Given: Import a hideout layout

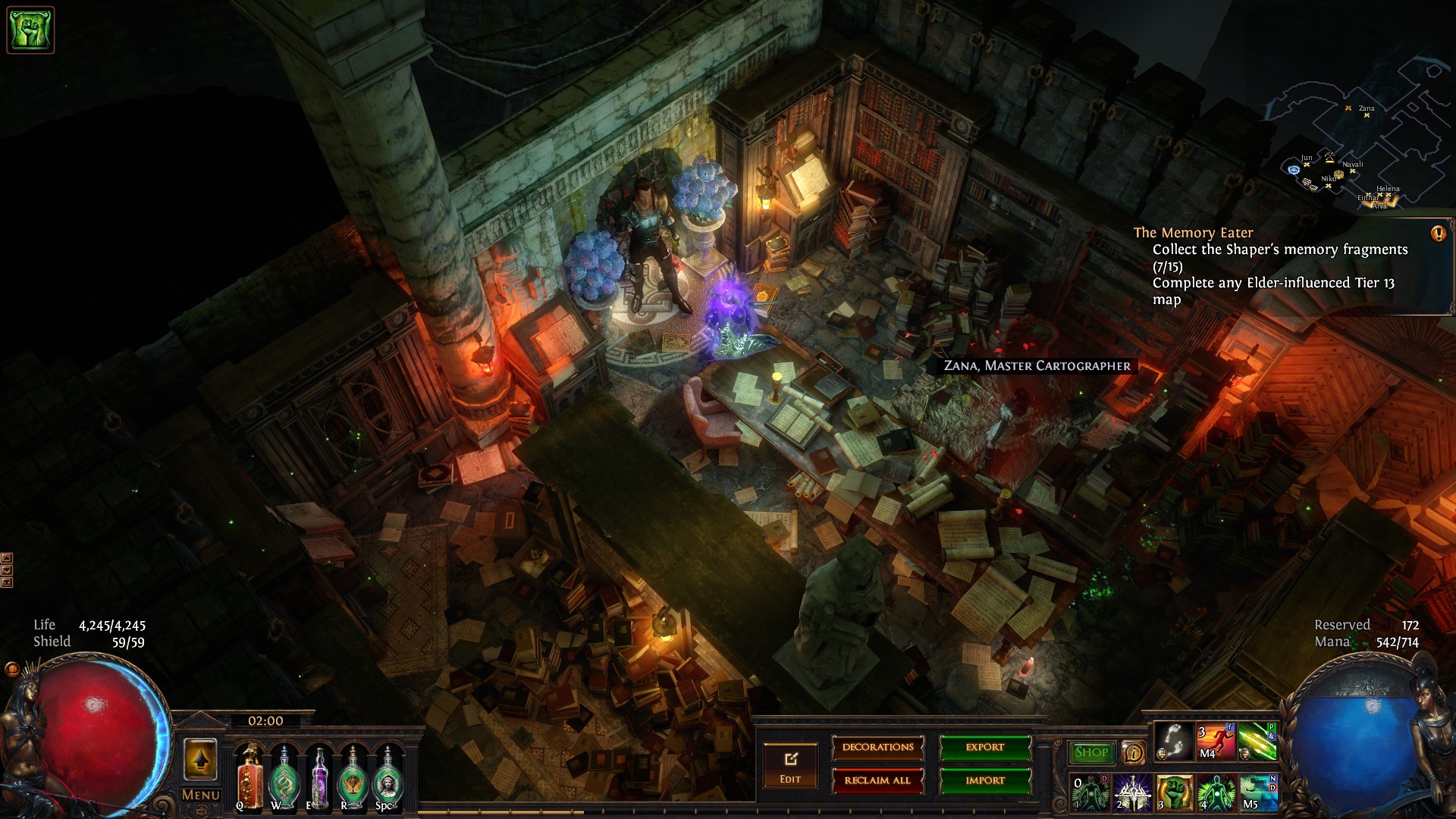Looking at the screenshot, I should (x=985, y=780).
